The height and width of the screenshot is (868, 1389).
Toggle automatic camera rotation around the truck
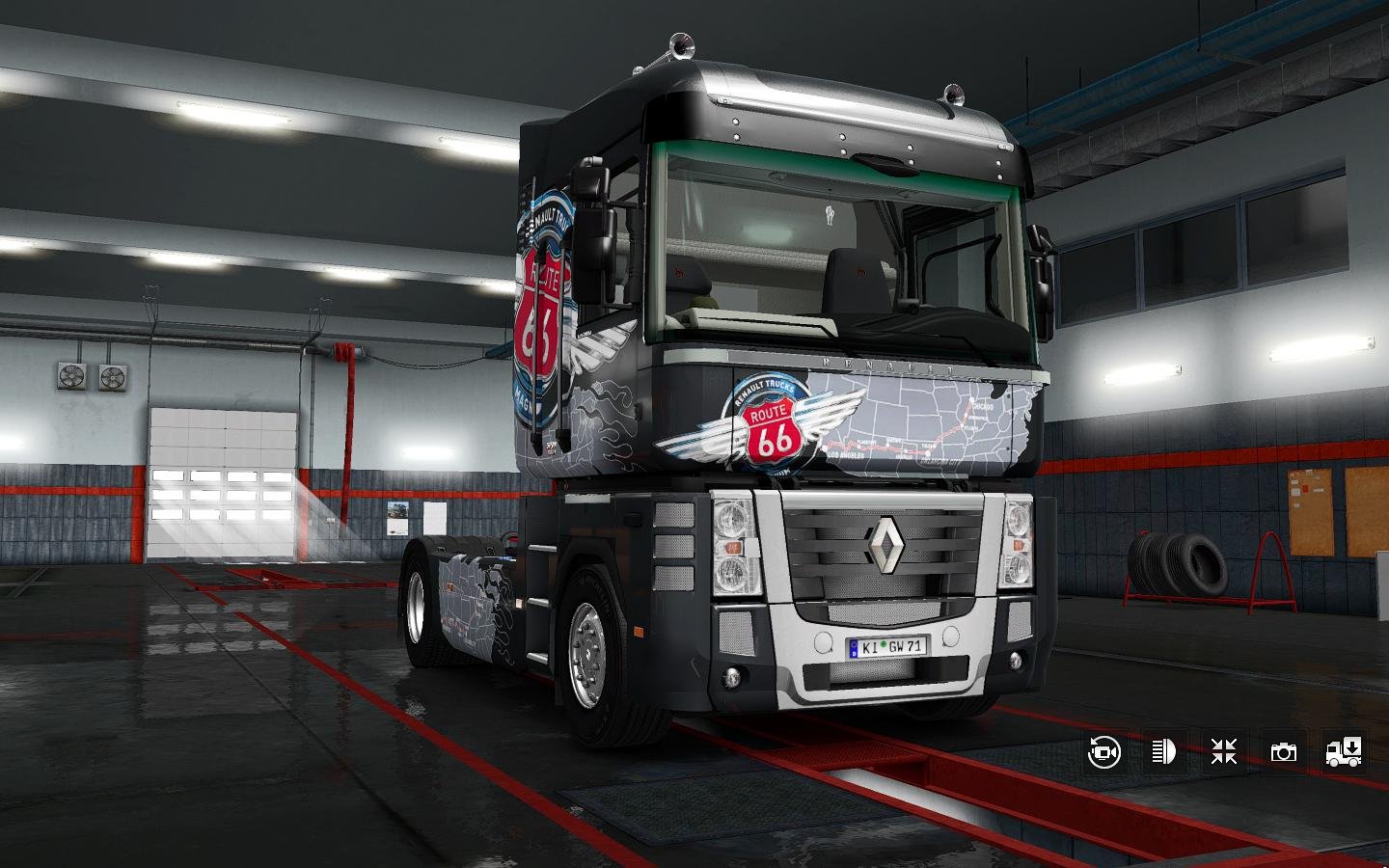(x=1103, y=752)
